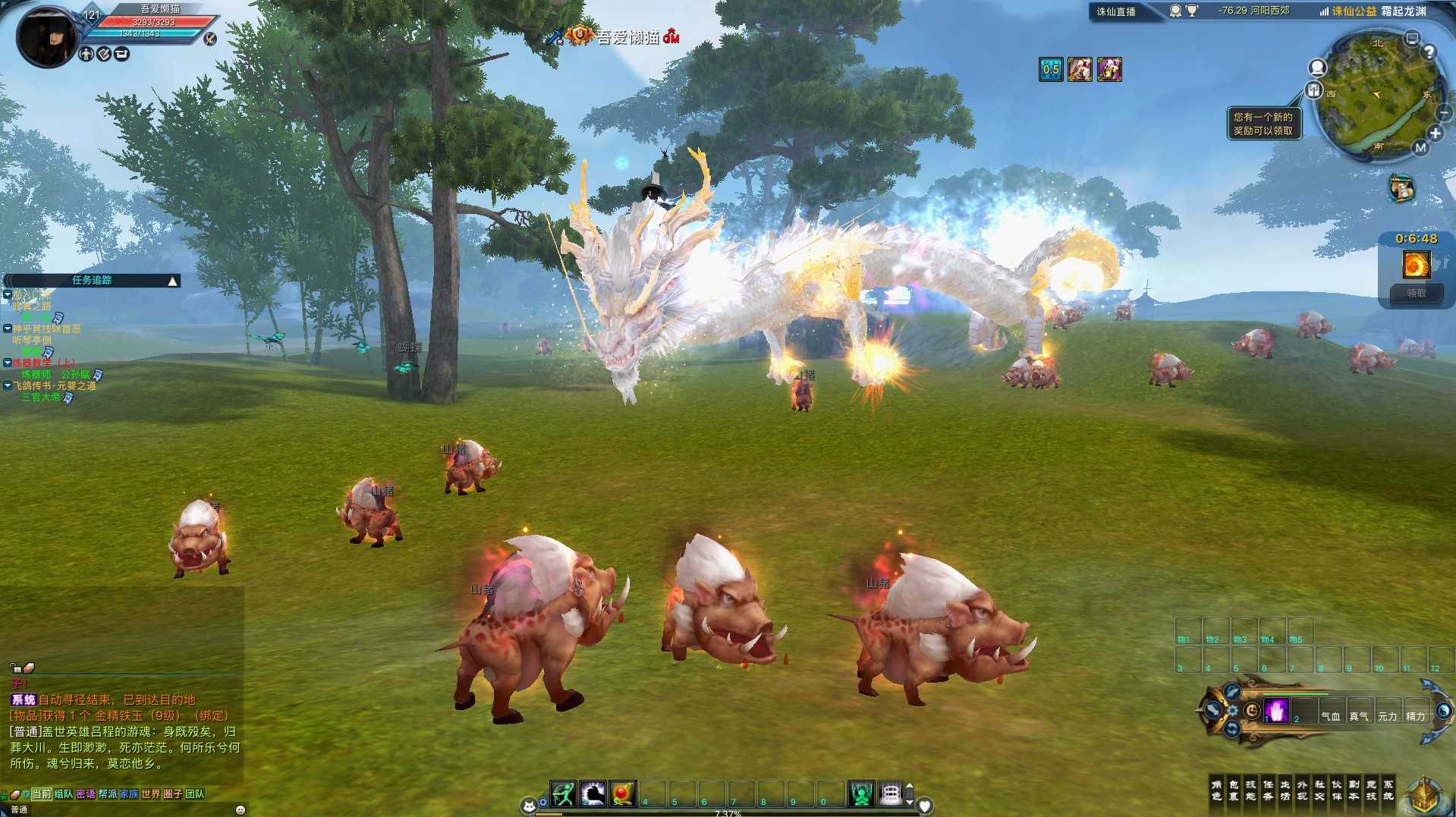1456x817 pixels.
Task: Select the 0.5 buff status icon
Action: coord(1051,70)
